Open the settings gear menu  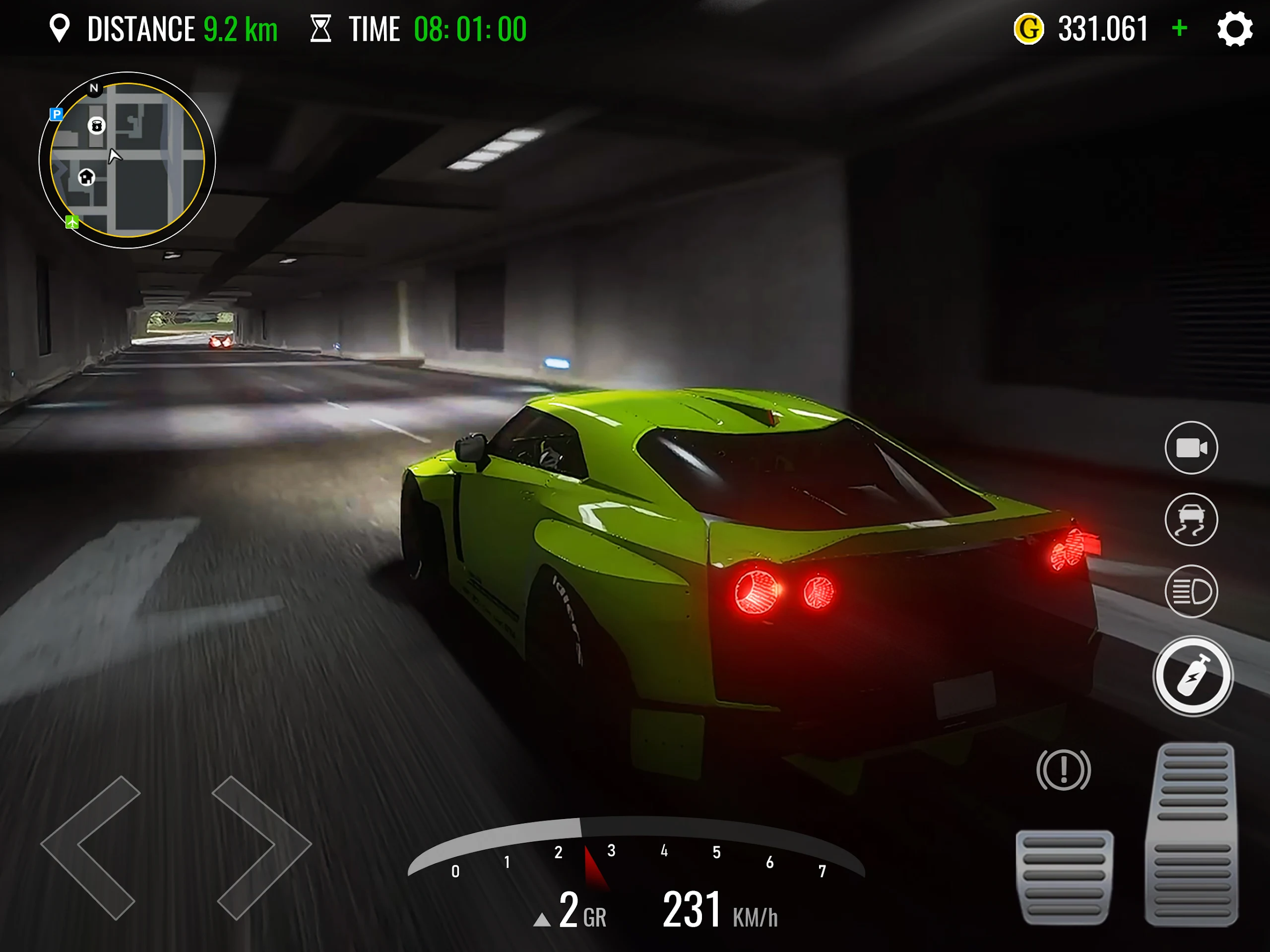point(1234,29)
